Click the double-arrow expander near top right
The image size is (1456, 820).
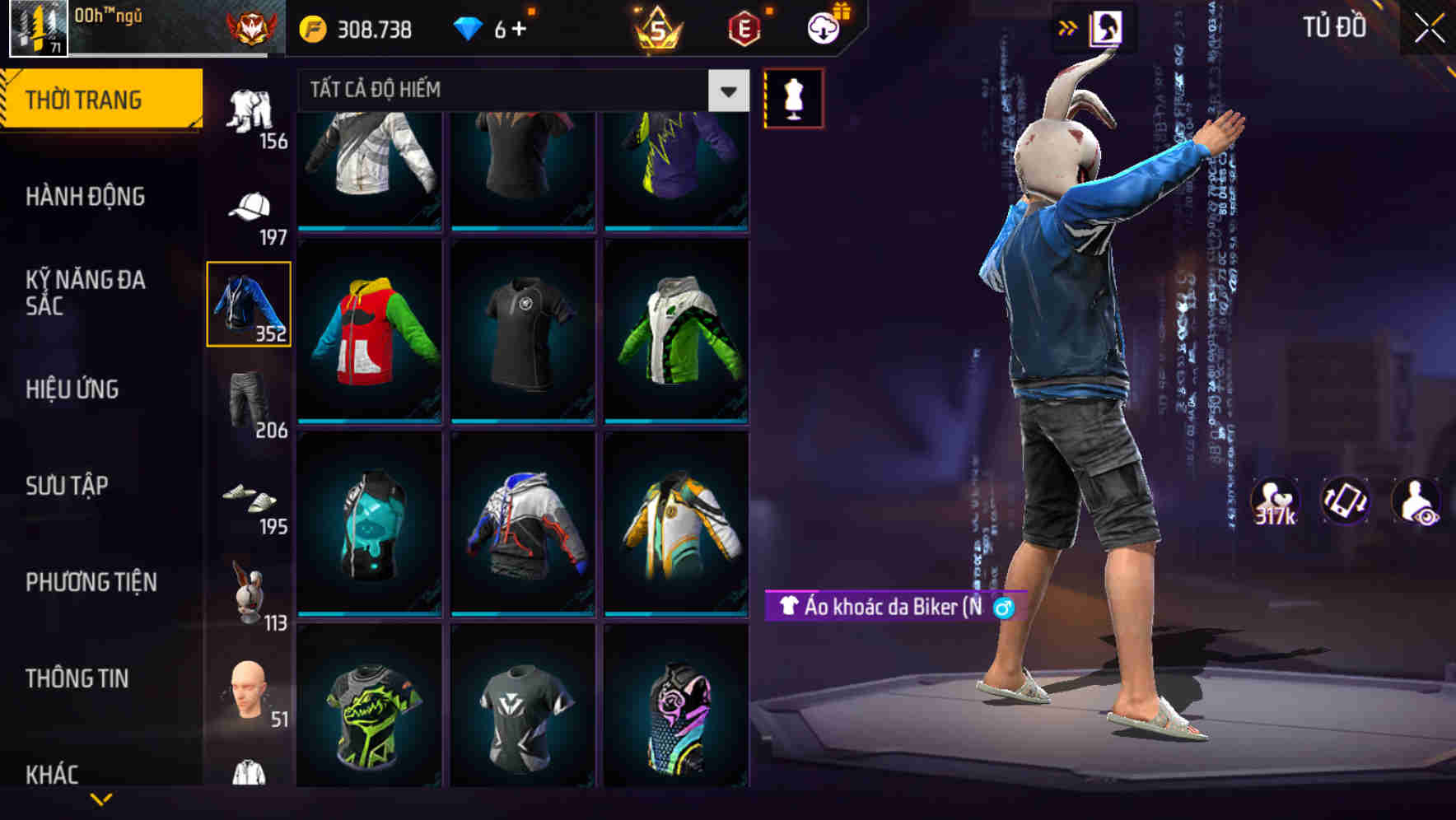point(1067,26)
